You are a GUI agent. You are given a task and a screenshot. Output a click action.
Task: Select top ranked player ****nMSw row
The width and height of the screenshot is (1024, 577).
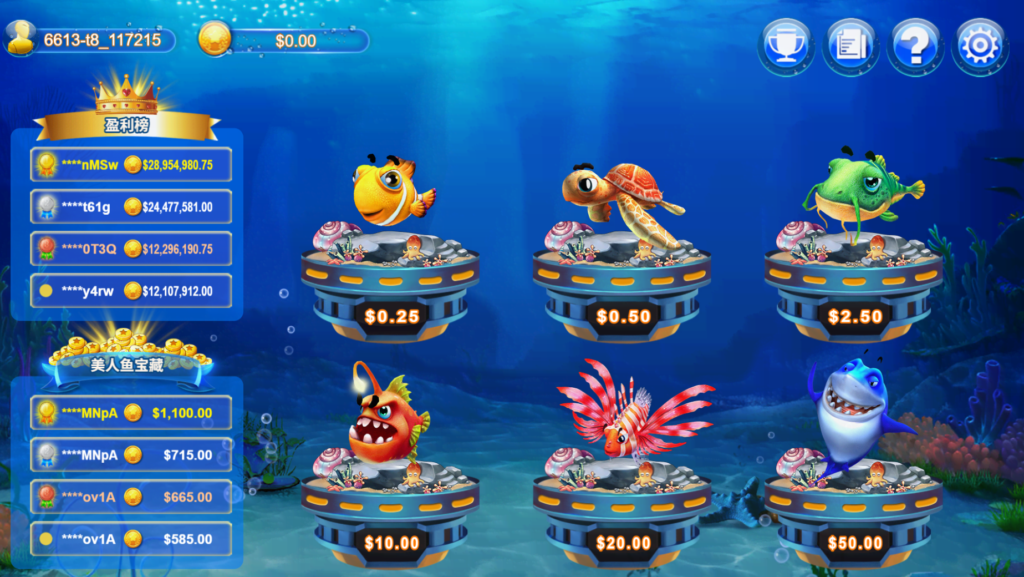click(131, 164)
